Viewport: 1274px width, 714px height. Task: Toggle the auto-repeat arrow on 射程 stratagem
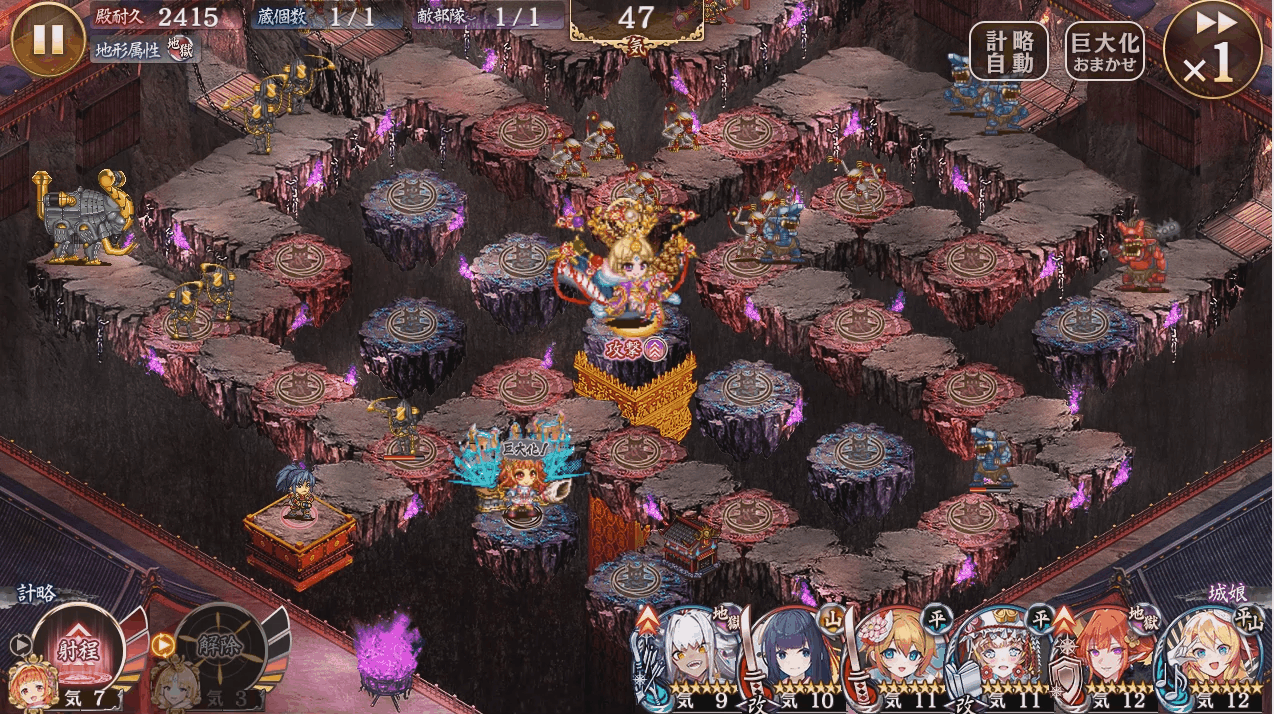[19, 645]
